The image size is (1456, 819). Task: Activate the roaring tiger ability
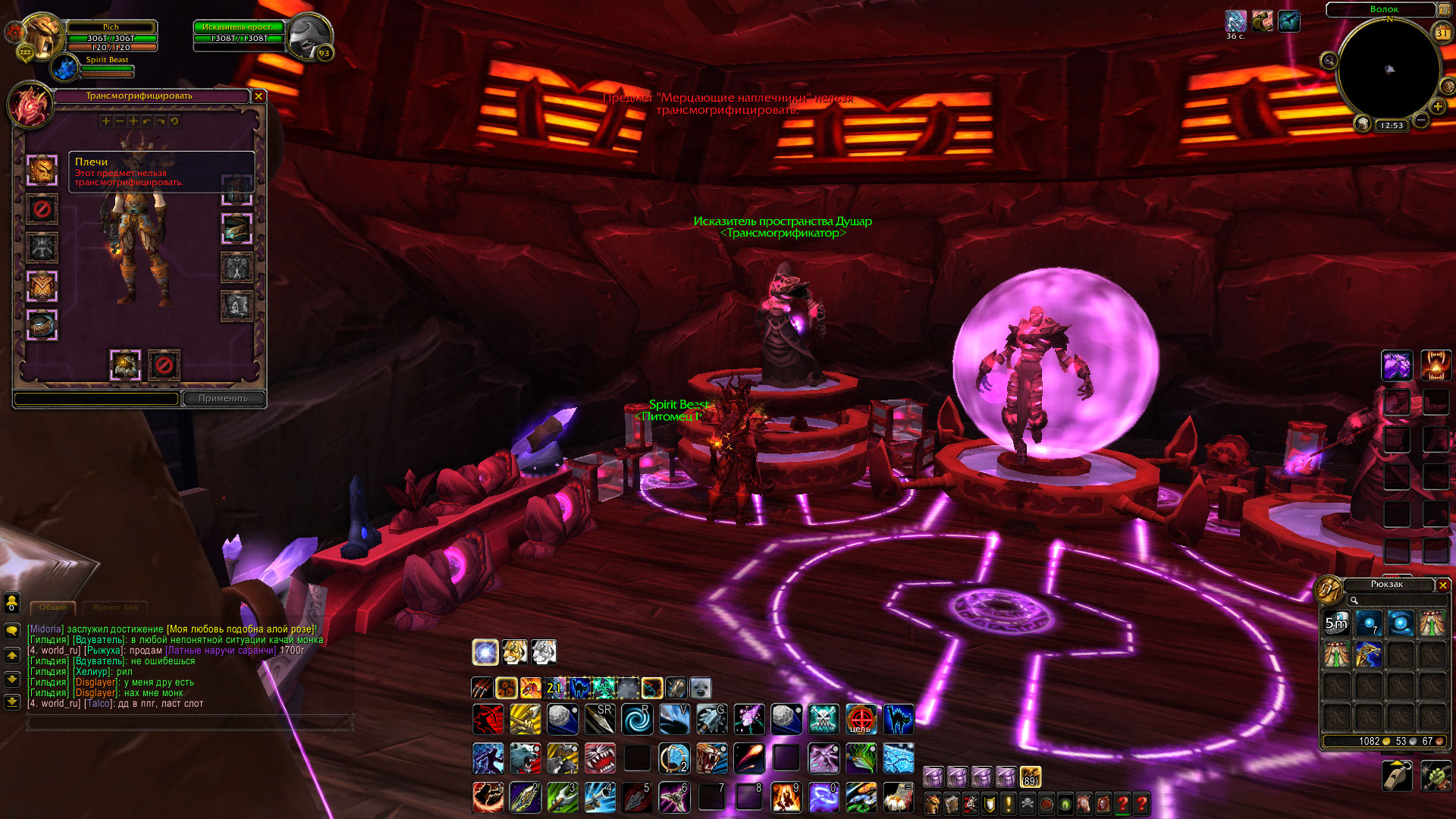pos(711,758)
